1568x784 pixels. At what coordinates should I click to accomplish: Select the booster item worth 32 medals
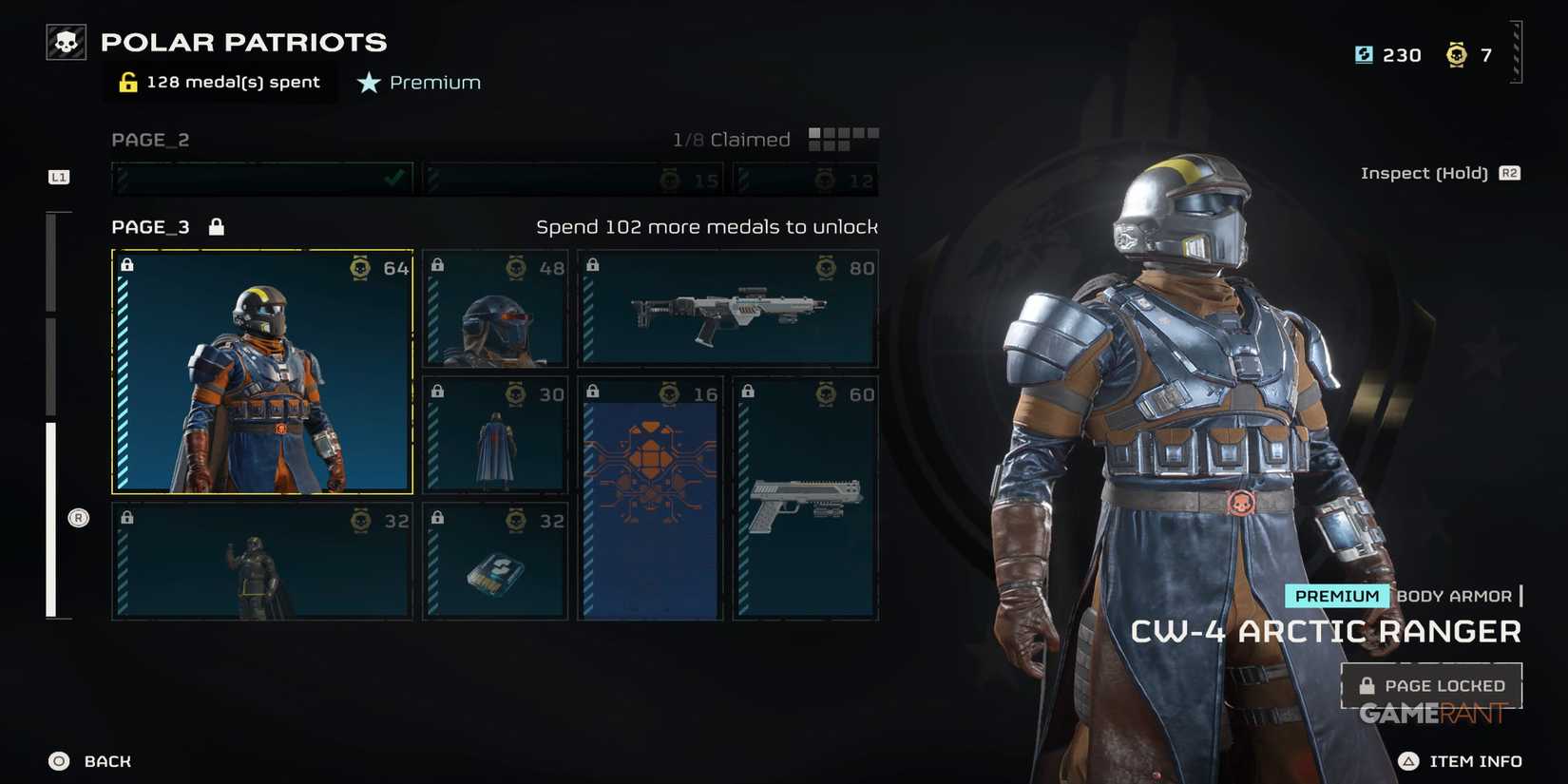pos(493,561)
